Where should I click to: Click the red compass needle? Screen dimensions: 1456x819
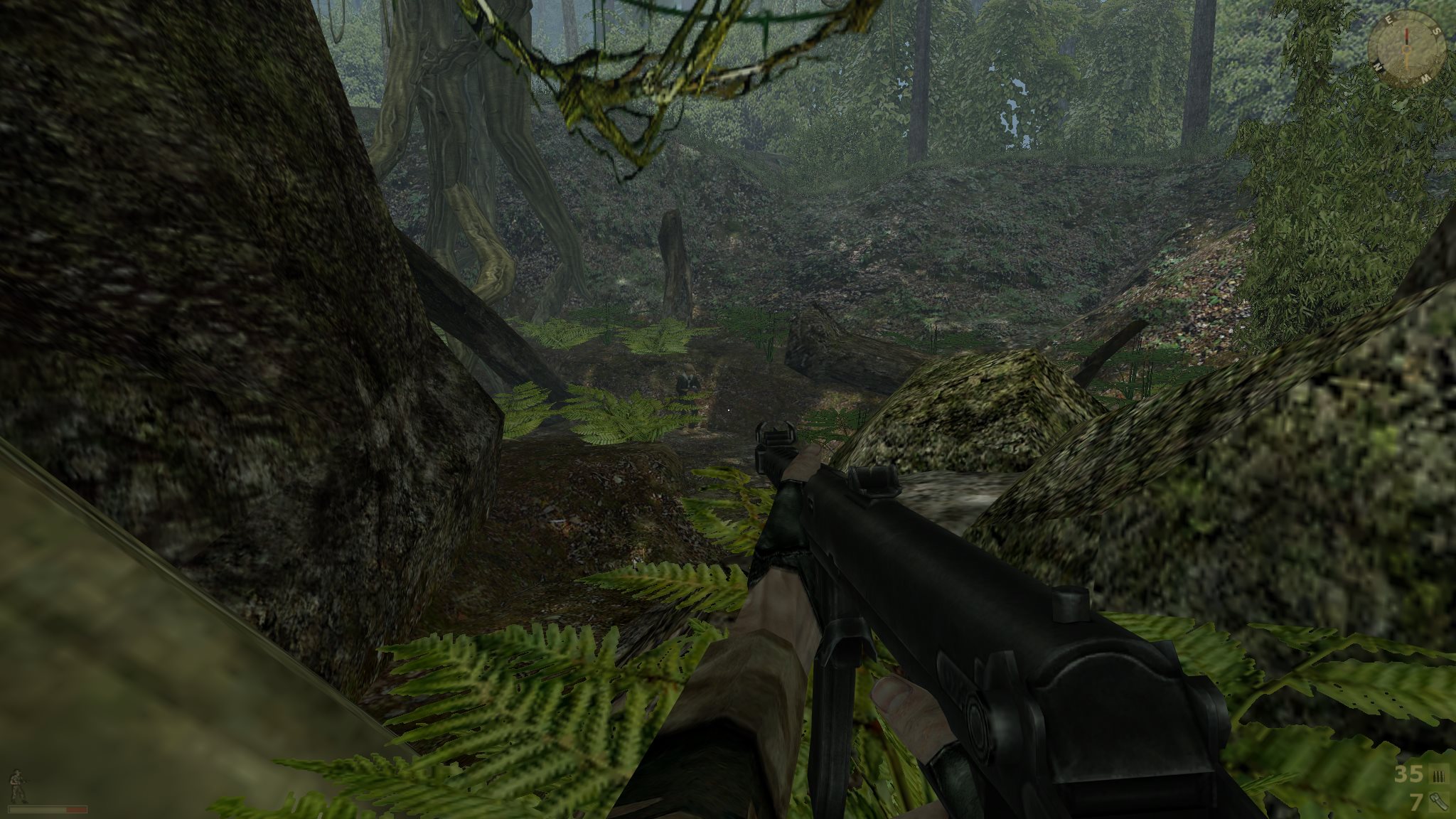point(1407,35)
